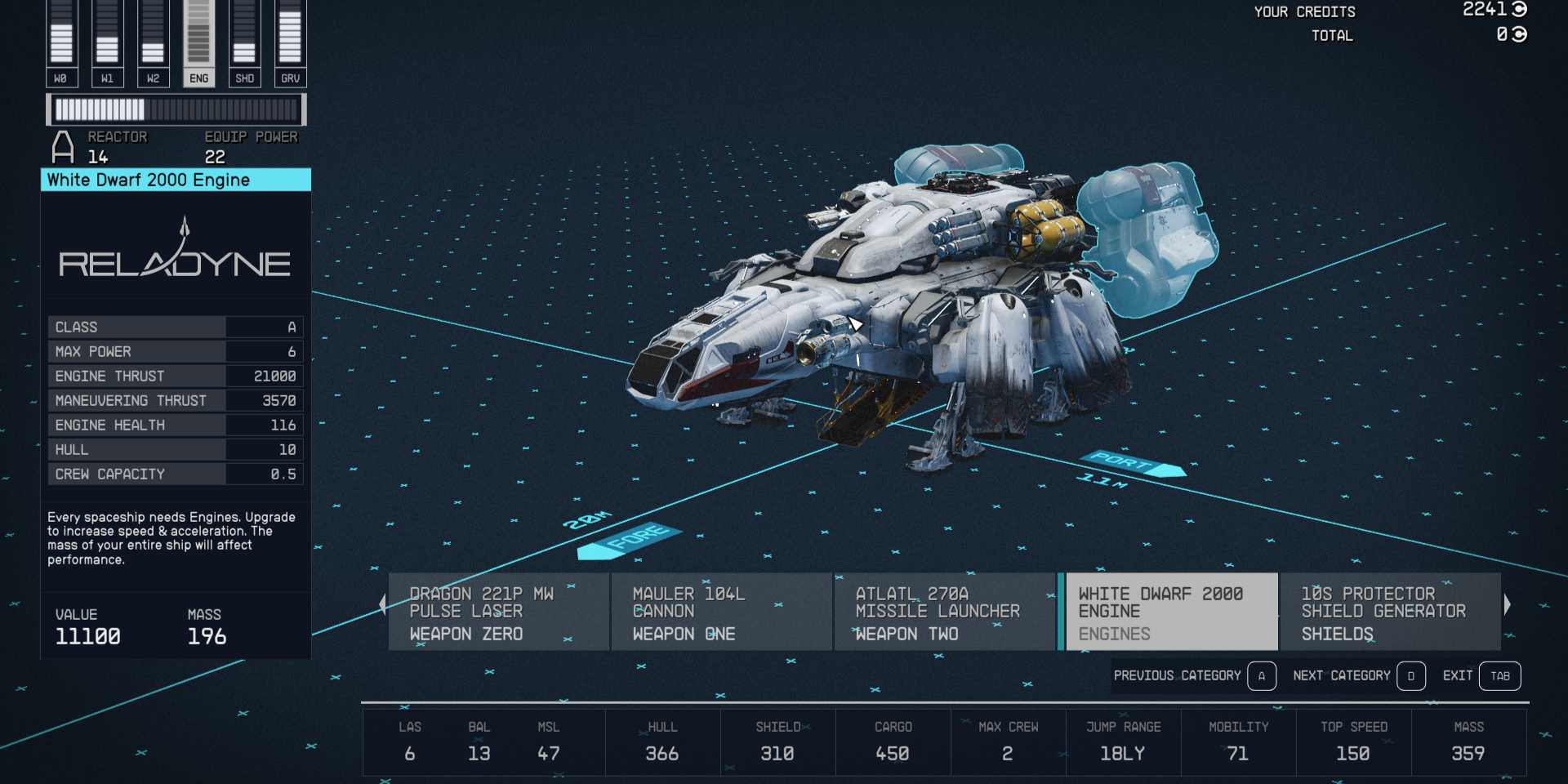The width and height of the screenshot is (1568, 784).
Task: Click the JUMP RANGE stat readout
Action: (x=1124, y=742)
